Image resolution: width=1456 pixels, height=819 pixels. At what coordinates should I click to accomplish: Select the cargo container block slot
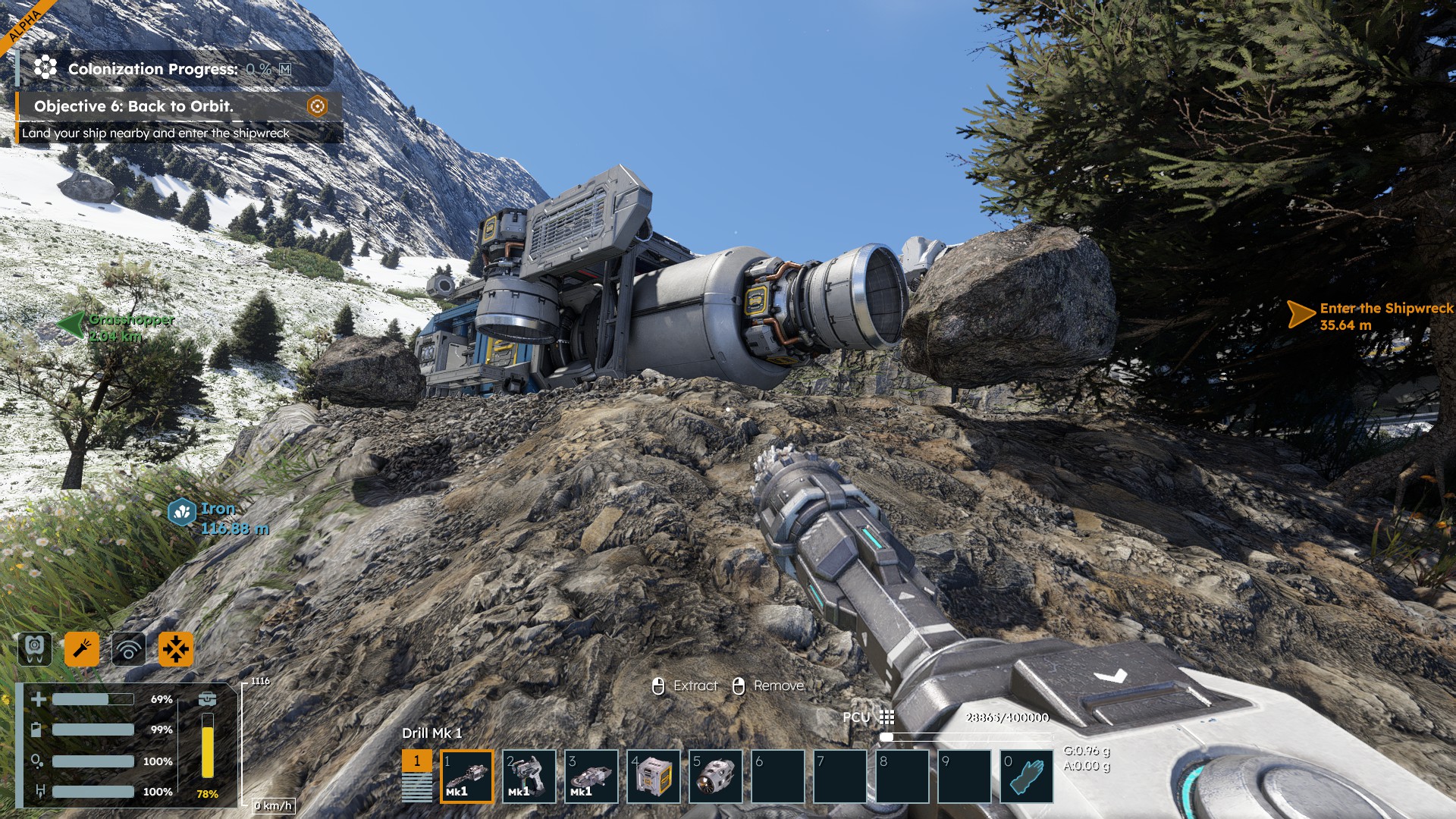[653, 776]
